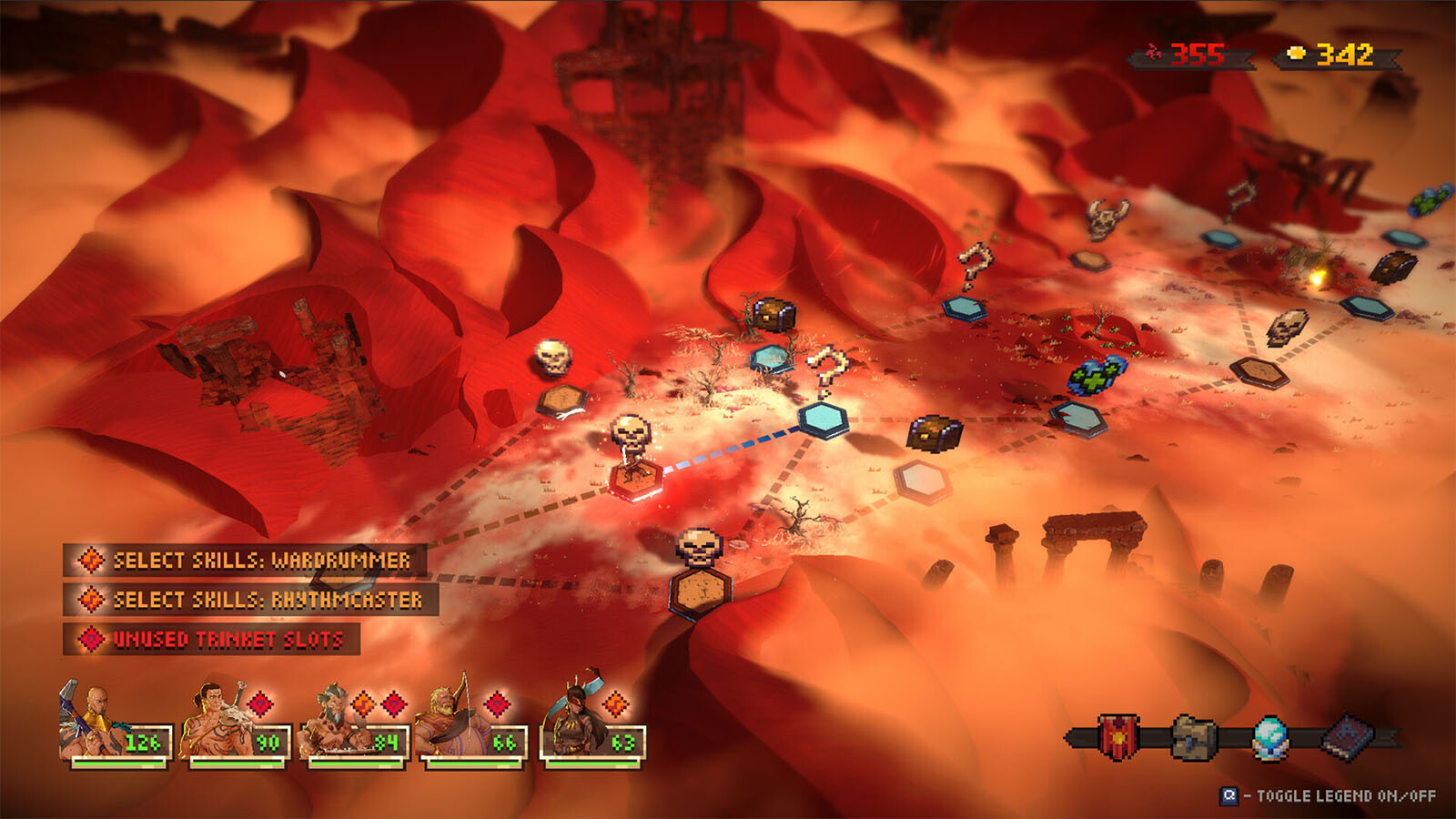Click the crystal ball icon
1456x819 pixels.
[1270, 736]
